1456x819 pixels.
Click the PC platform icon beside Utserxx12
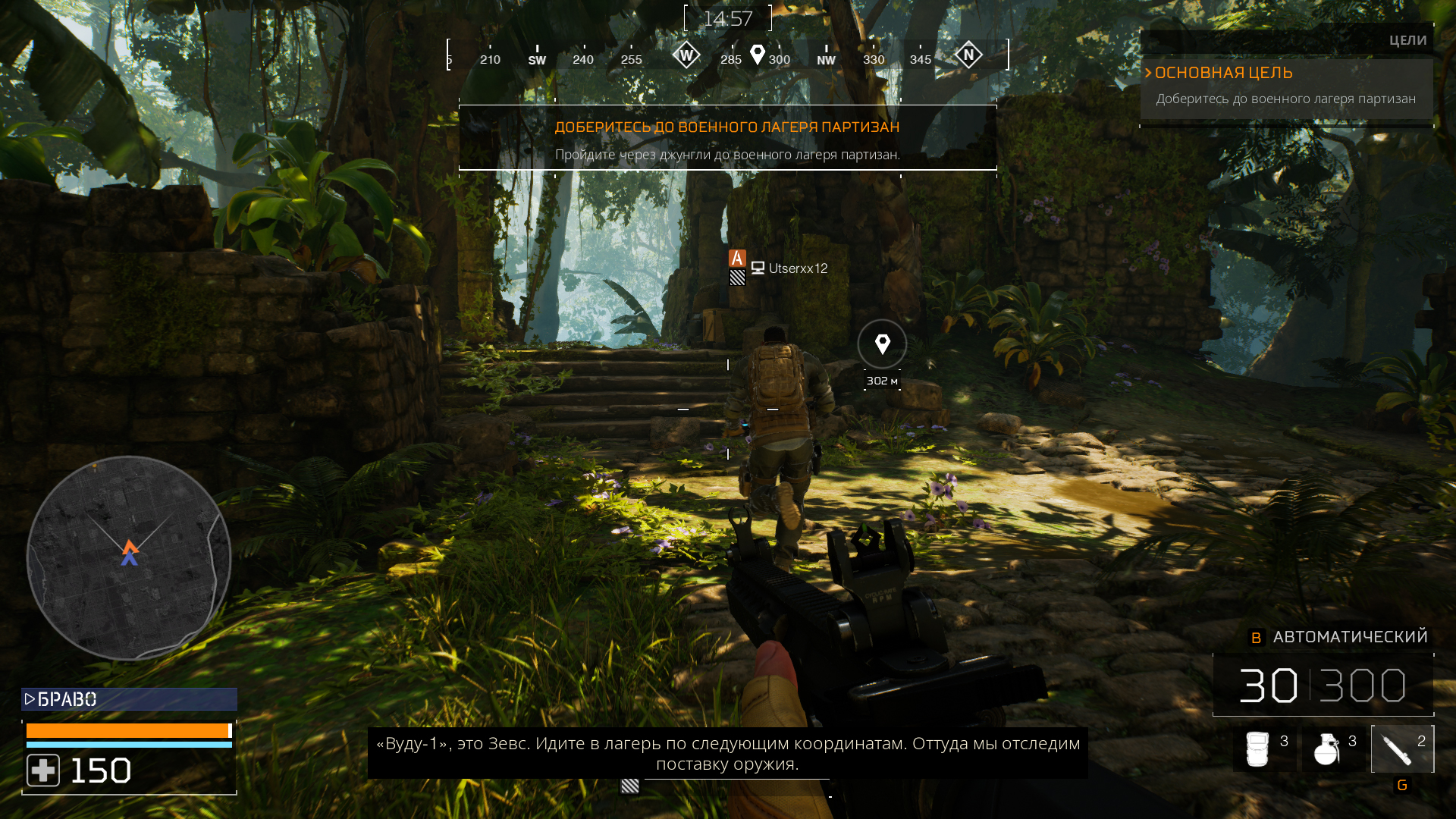[x=758, y=268]
